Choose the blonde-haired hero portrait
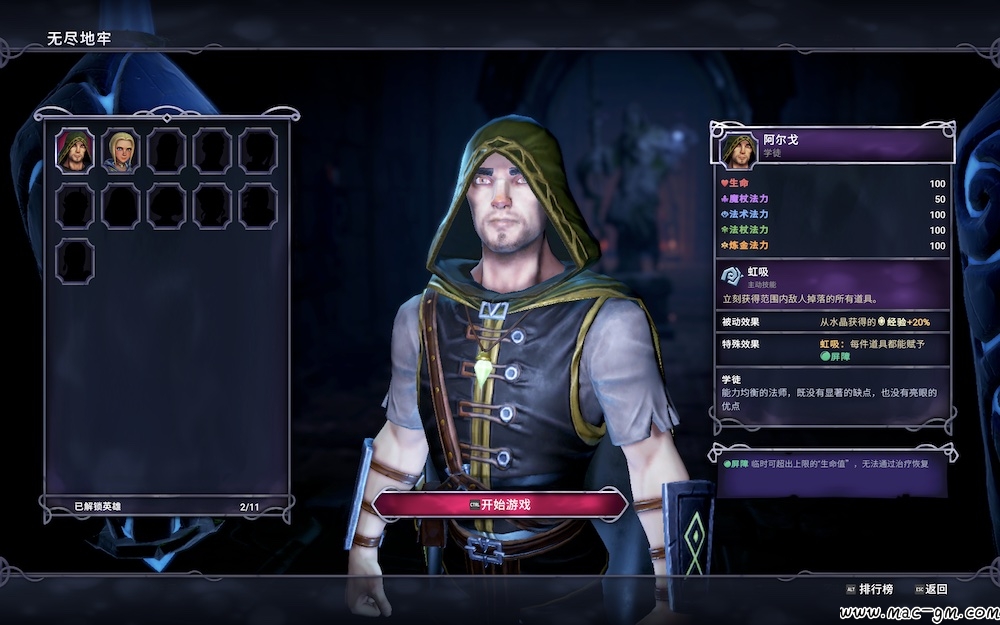Viewport: 1000px width, 625px height. 121,151
